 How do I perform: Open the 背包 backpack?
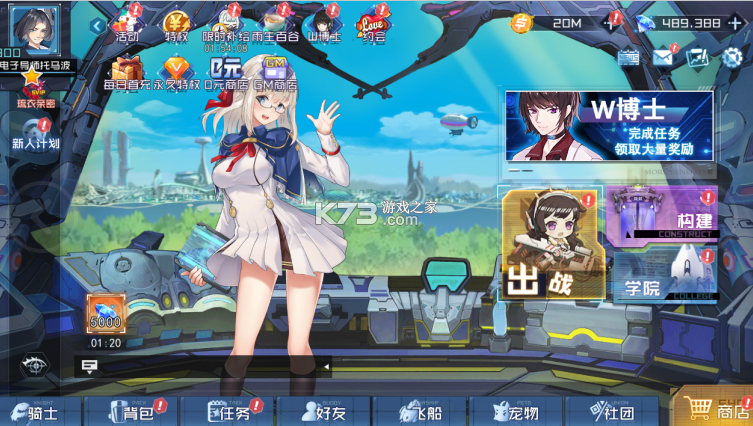click(x=129, y=411)
